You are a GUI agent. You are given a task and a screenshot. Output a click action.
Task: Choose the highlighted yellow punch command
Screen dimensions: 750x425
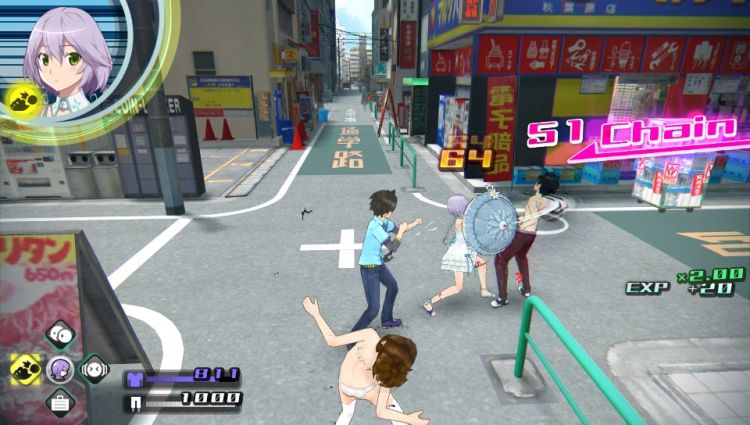(25, 368)
